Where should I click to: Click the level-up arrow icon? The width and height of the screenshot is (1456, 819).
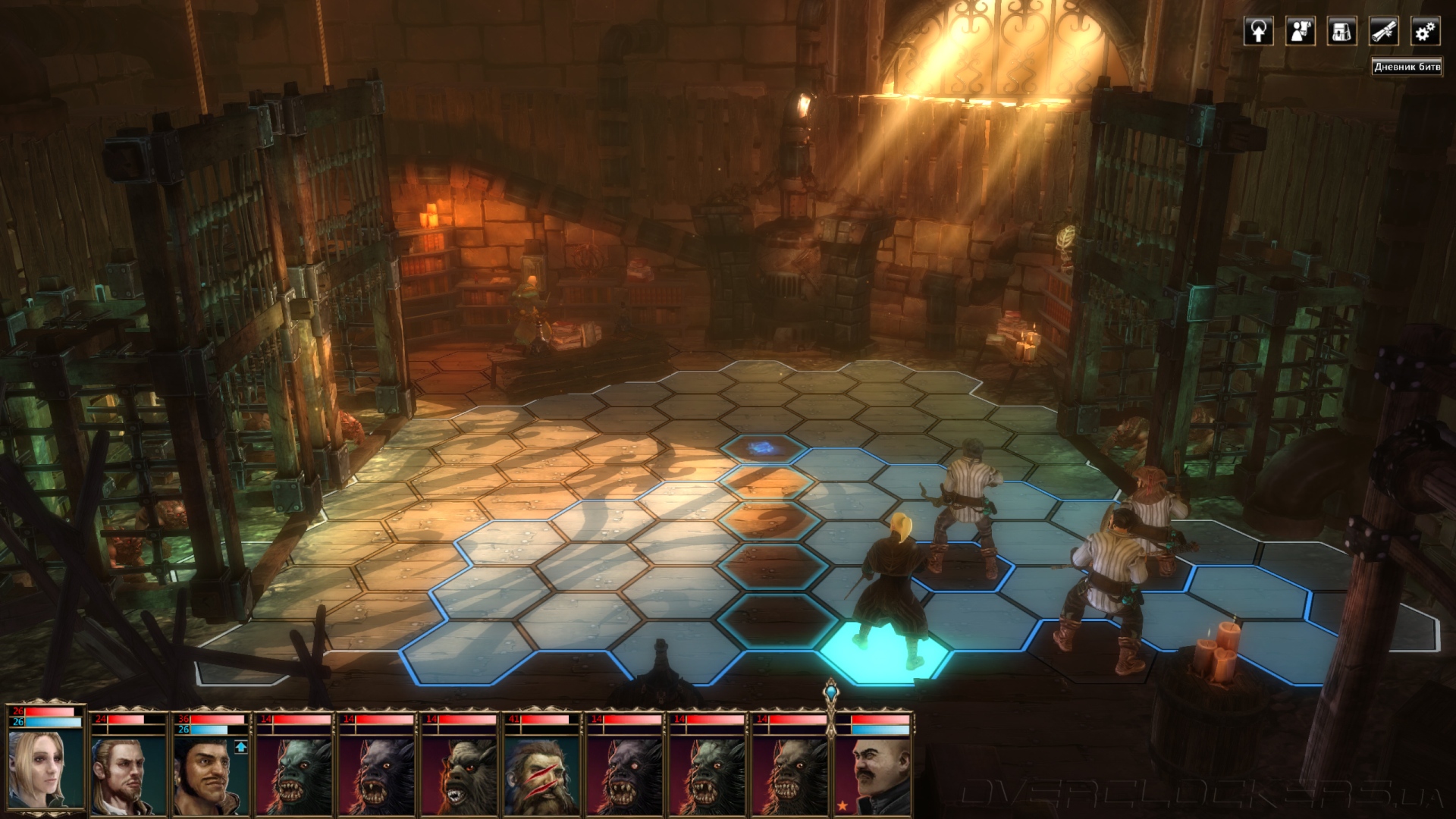(x=241, y=747)
